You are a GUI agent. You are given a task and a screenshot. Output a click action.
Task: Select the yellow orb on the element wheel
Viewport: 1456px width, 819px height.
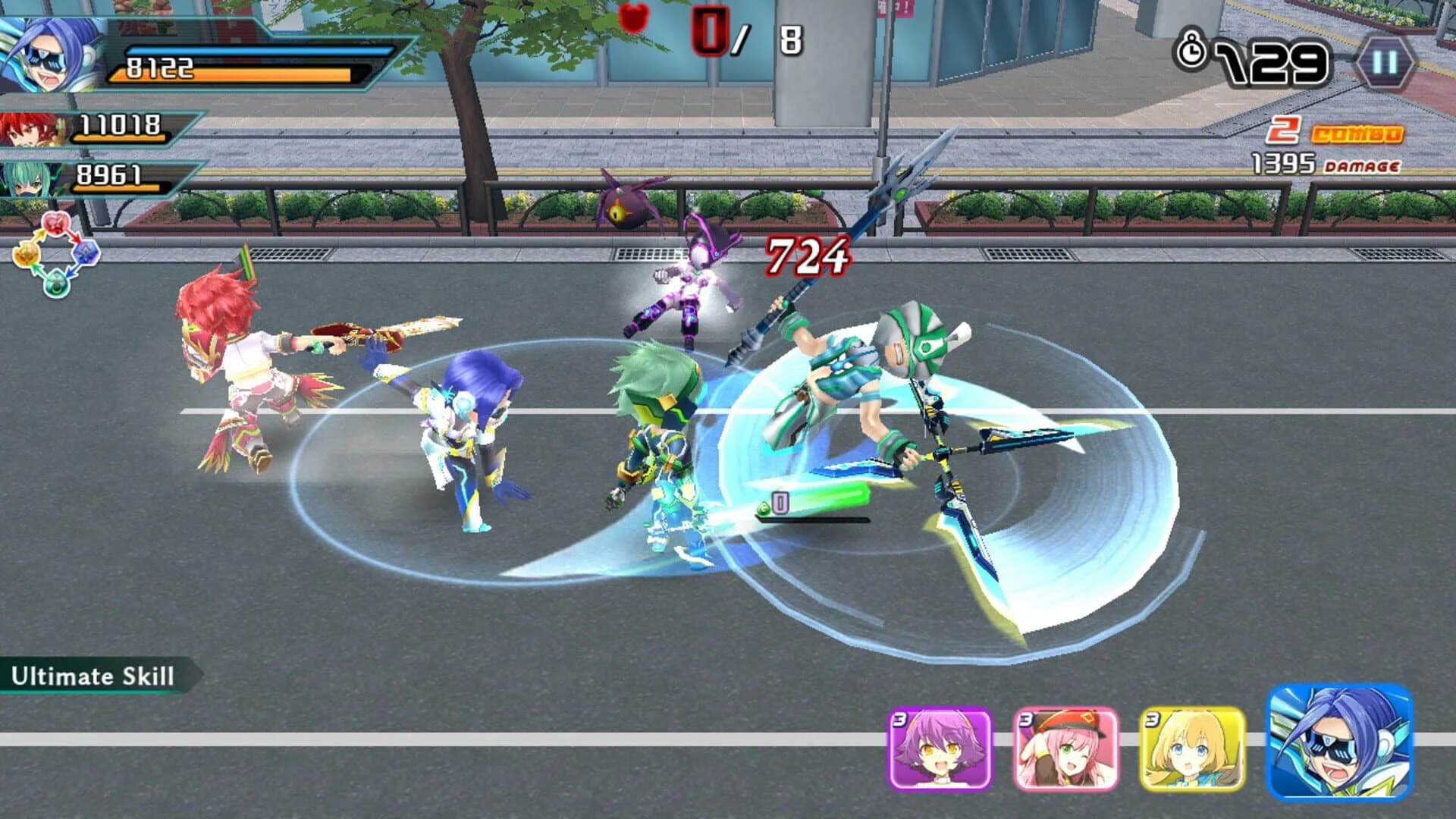coord(27,254)
